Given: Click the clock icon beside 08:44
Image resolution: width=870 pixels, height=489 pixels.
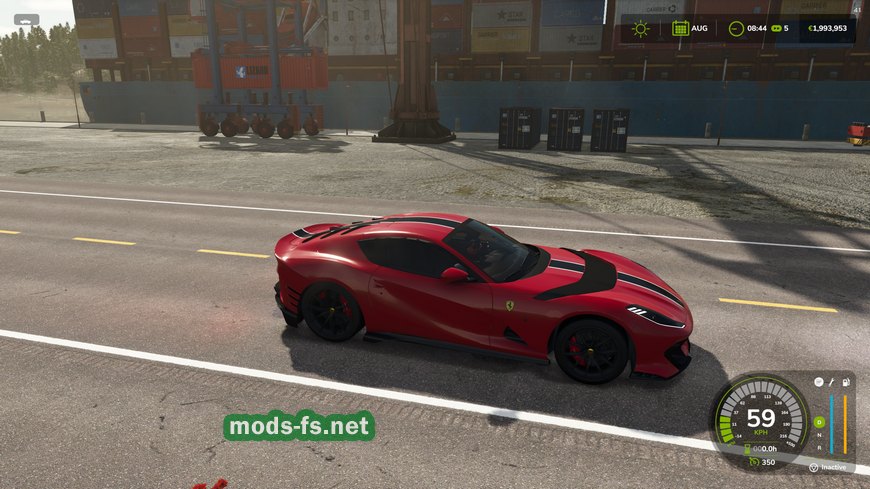Looking at the screenshot, I should click(x=736, y=28).
